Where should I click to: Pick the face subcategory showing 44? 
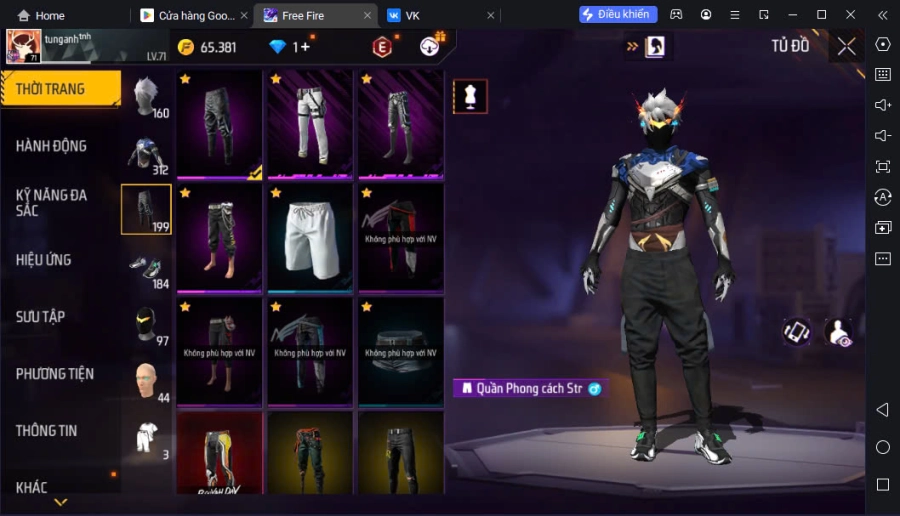[148, 380]
